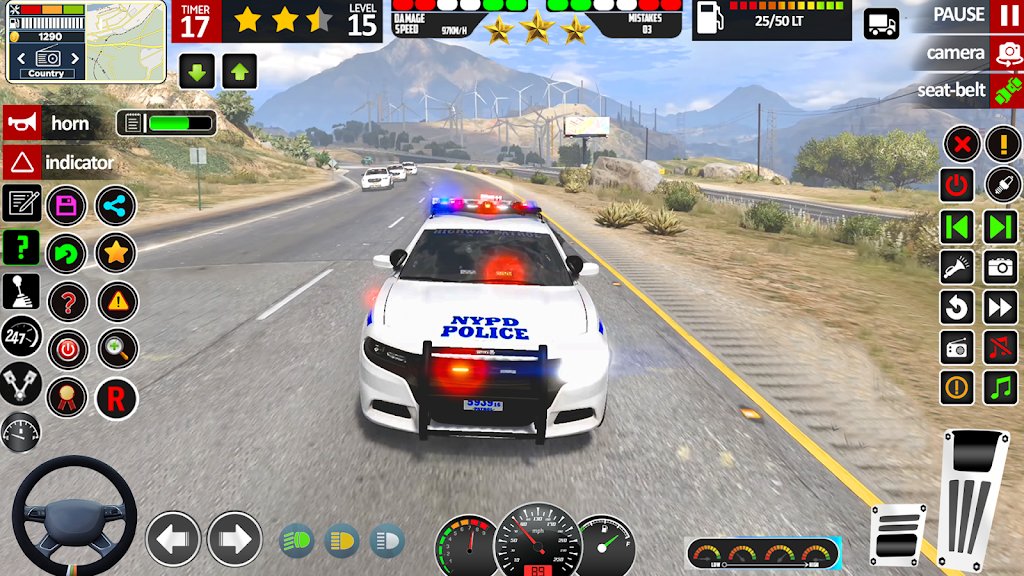Steer with the right arrow button

coord(234,539)
